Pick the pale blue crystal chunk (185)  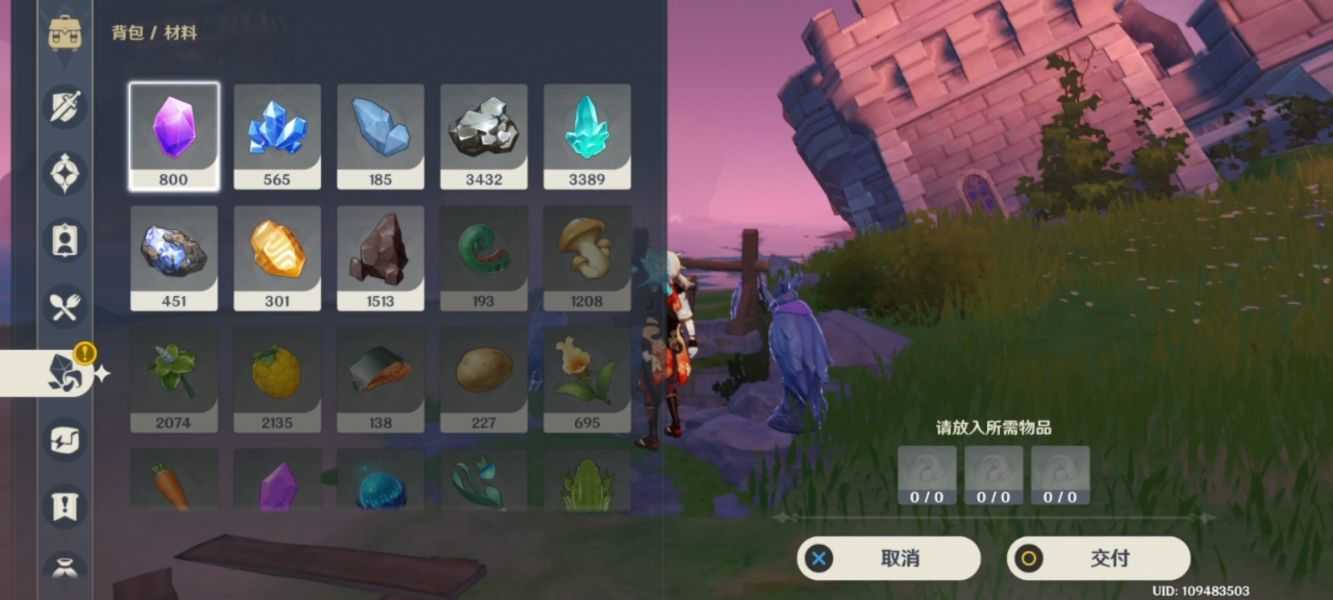[380, 136]
